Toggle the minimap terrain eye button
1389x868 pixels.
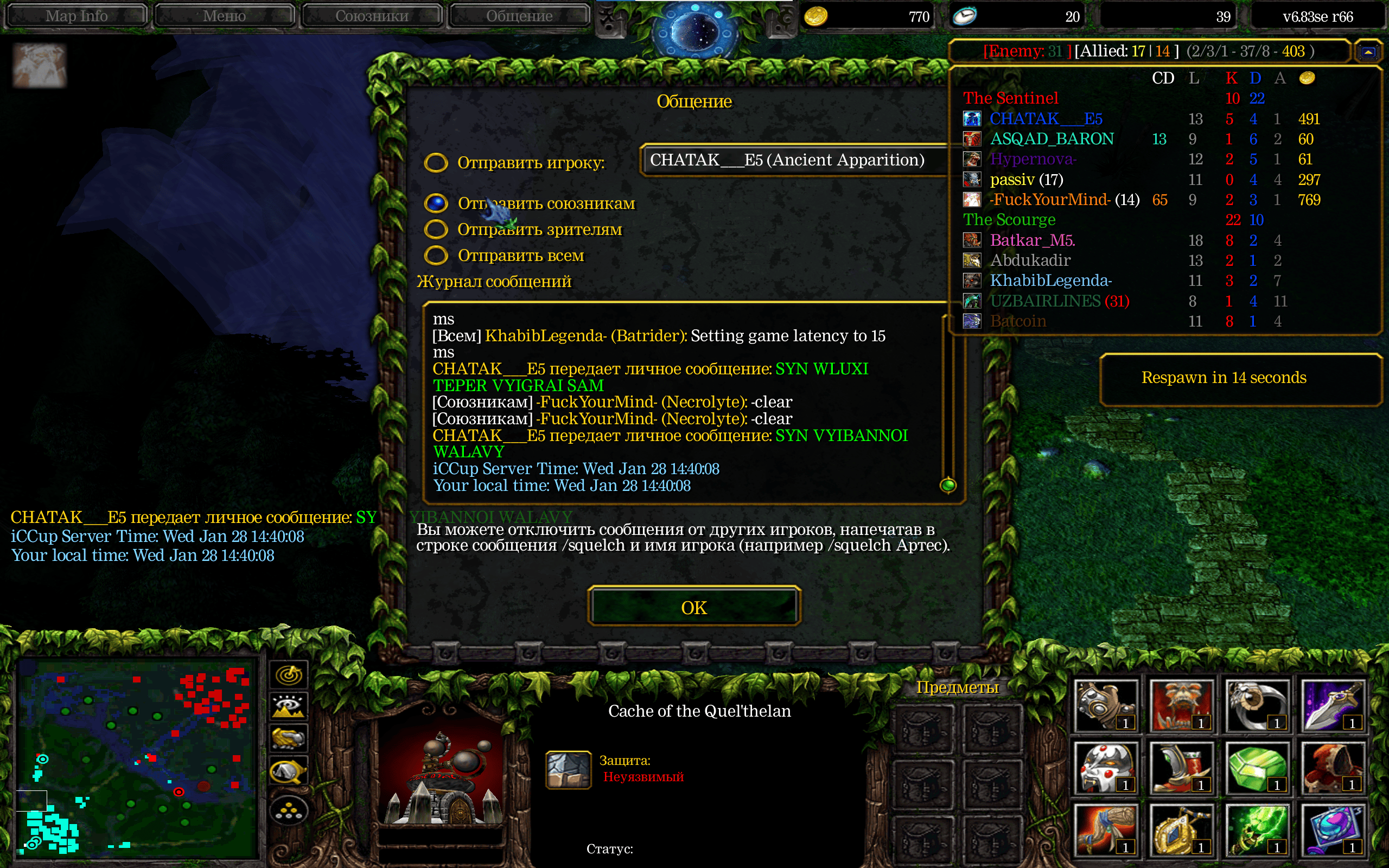[x=289, y=707]
